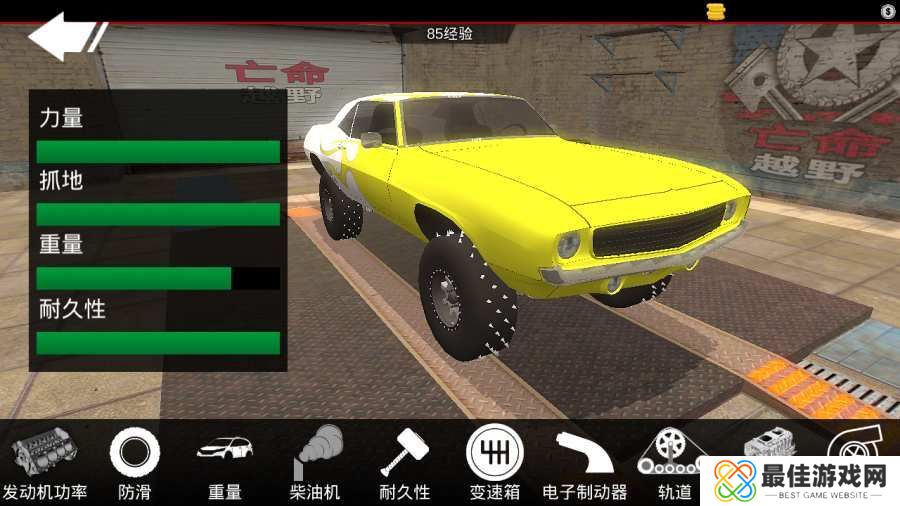Choose the anti-skid (防滑) tire upgrade
Screen dimensions: 900x506
[134, 460]
